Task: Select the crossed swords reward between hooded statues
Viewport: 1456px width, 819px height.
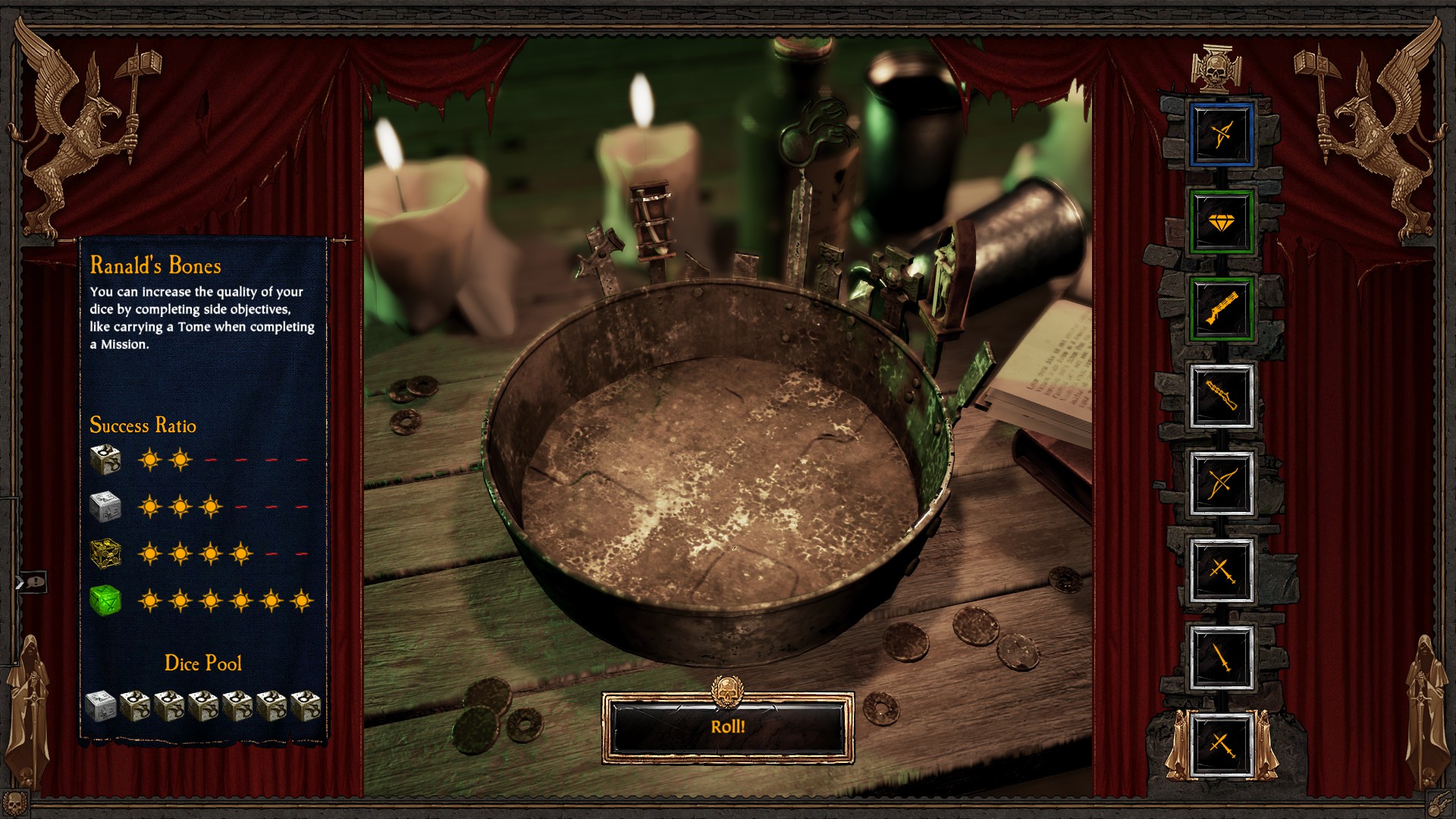Action: 1221,745
